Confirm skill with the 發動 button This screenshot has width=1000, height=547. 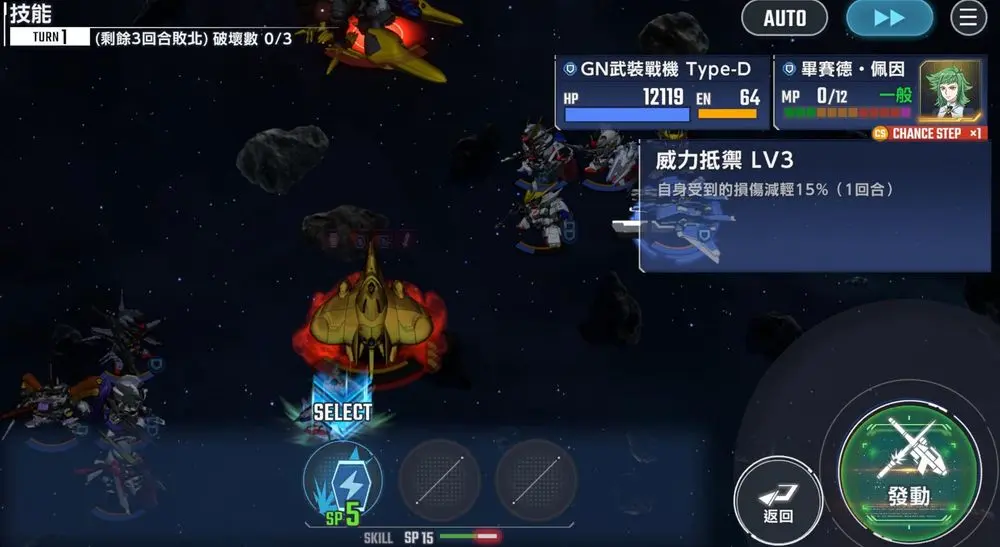[x=908, y=468]
